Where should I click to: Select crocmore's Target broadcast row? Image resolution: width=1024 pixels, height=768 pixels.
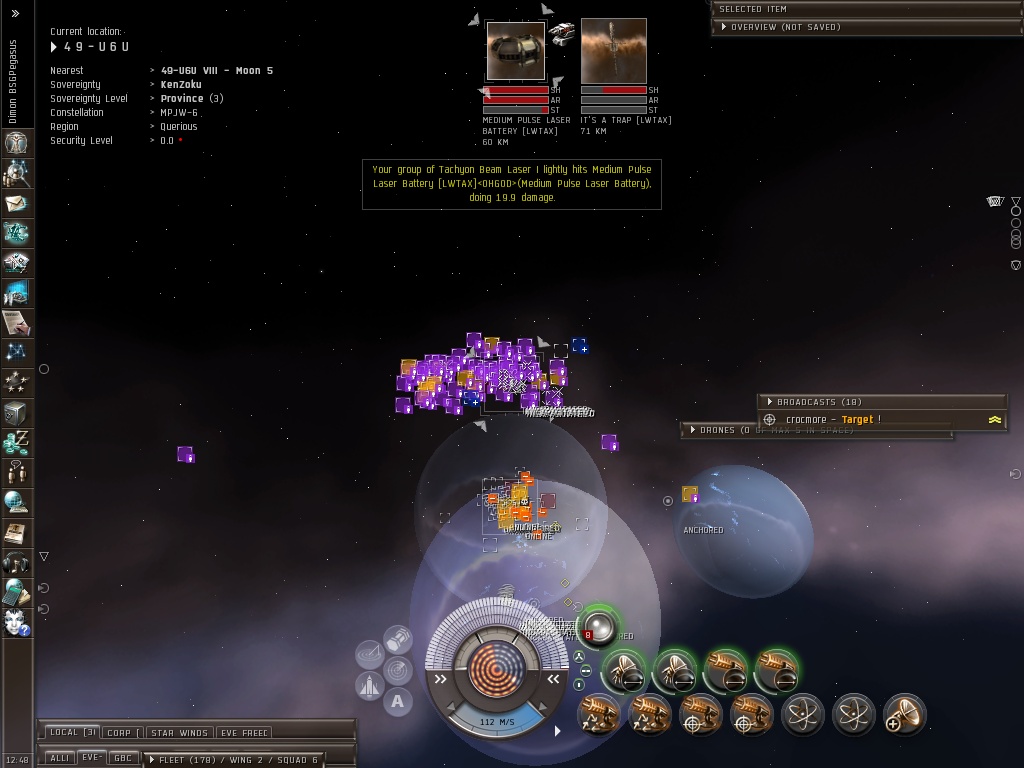832,420
